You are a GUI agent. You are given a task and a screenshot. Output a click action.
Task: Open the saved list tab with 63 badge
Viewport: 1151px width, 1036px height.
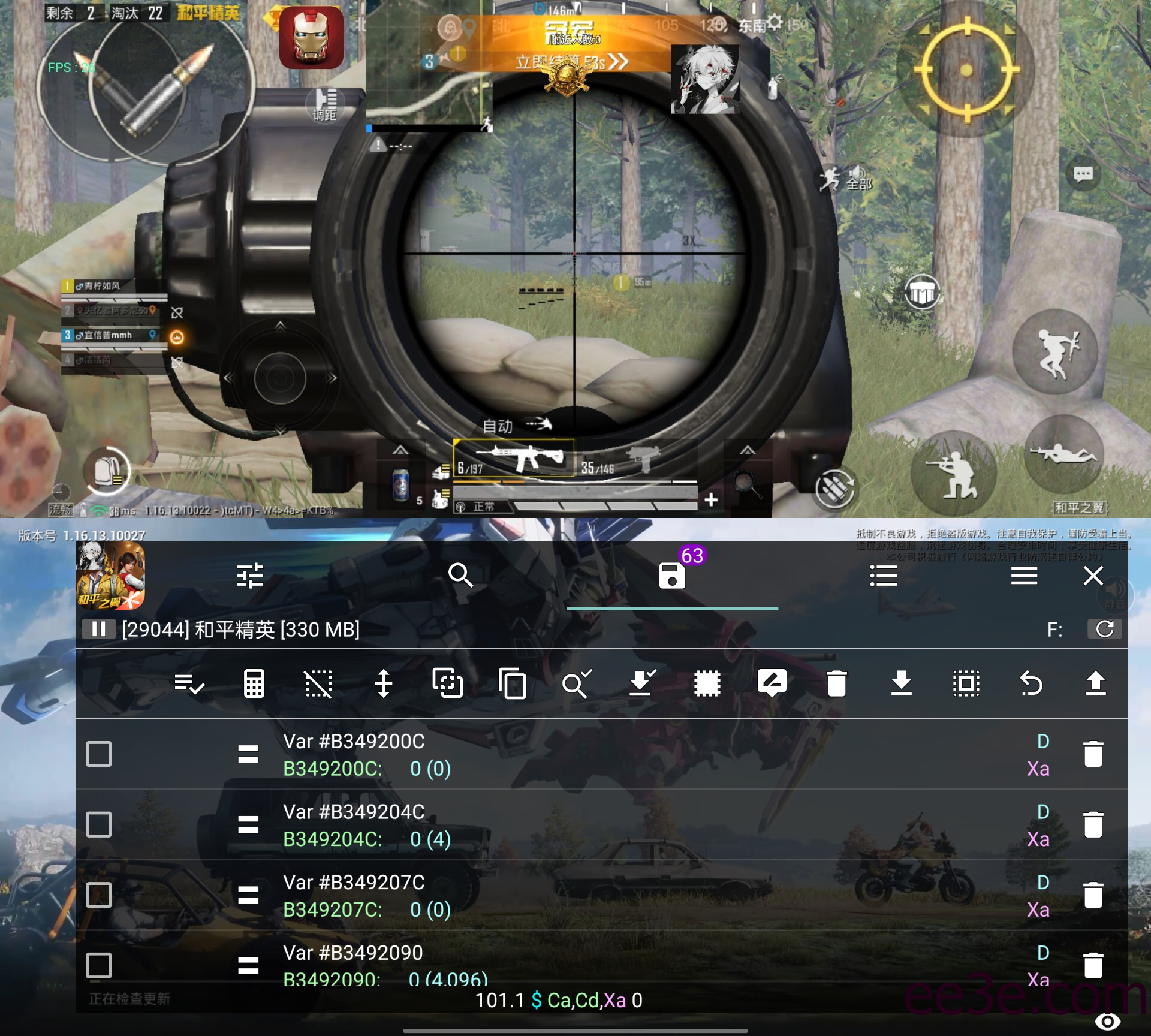tap(672, 576)
